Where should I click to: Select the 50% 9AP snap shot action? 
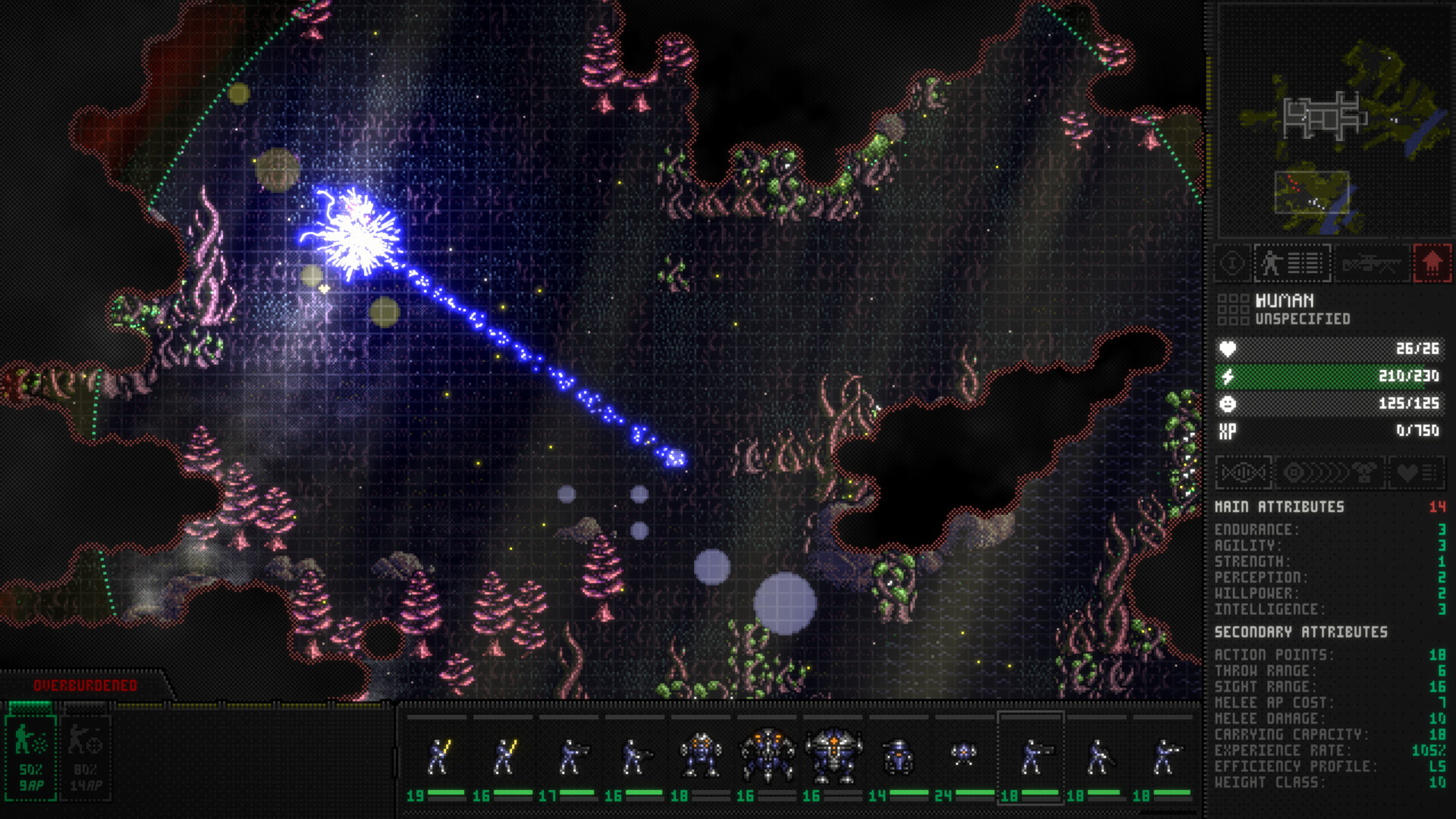[31, 757]
